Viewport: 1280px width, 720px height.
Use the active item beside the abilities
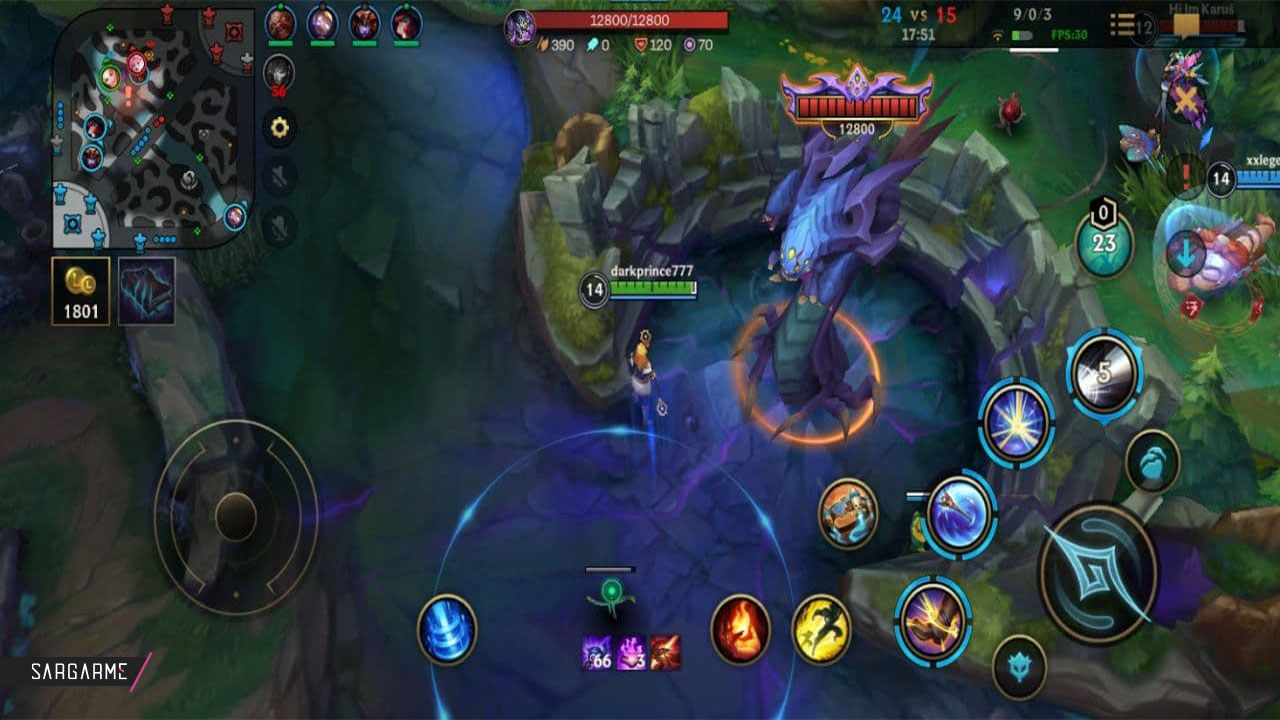848,514
